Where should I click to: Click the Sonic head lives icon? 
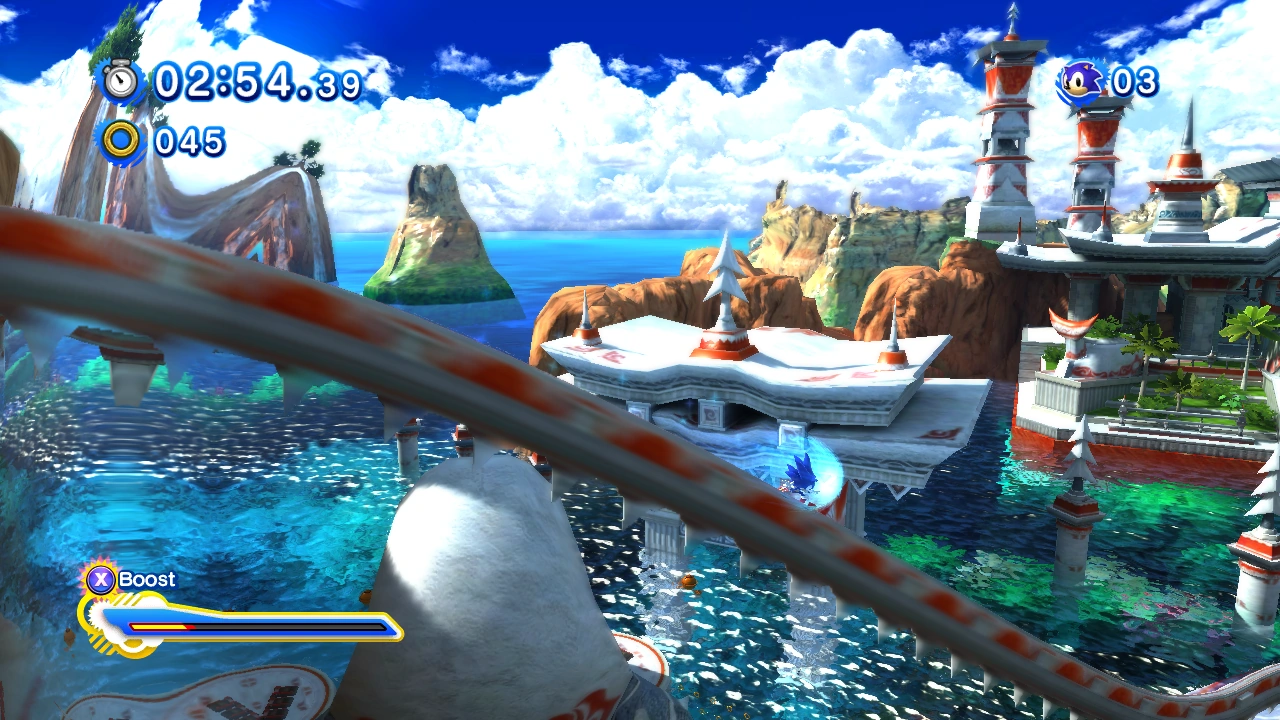tap(1080, 82)
